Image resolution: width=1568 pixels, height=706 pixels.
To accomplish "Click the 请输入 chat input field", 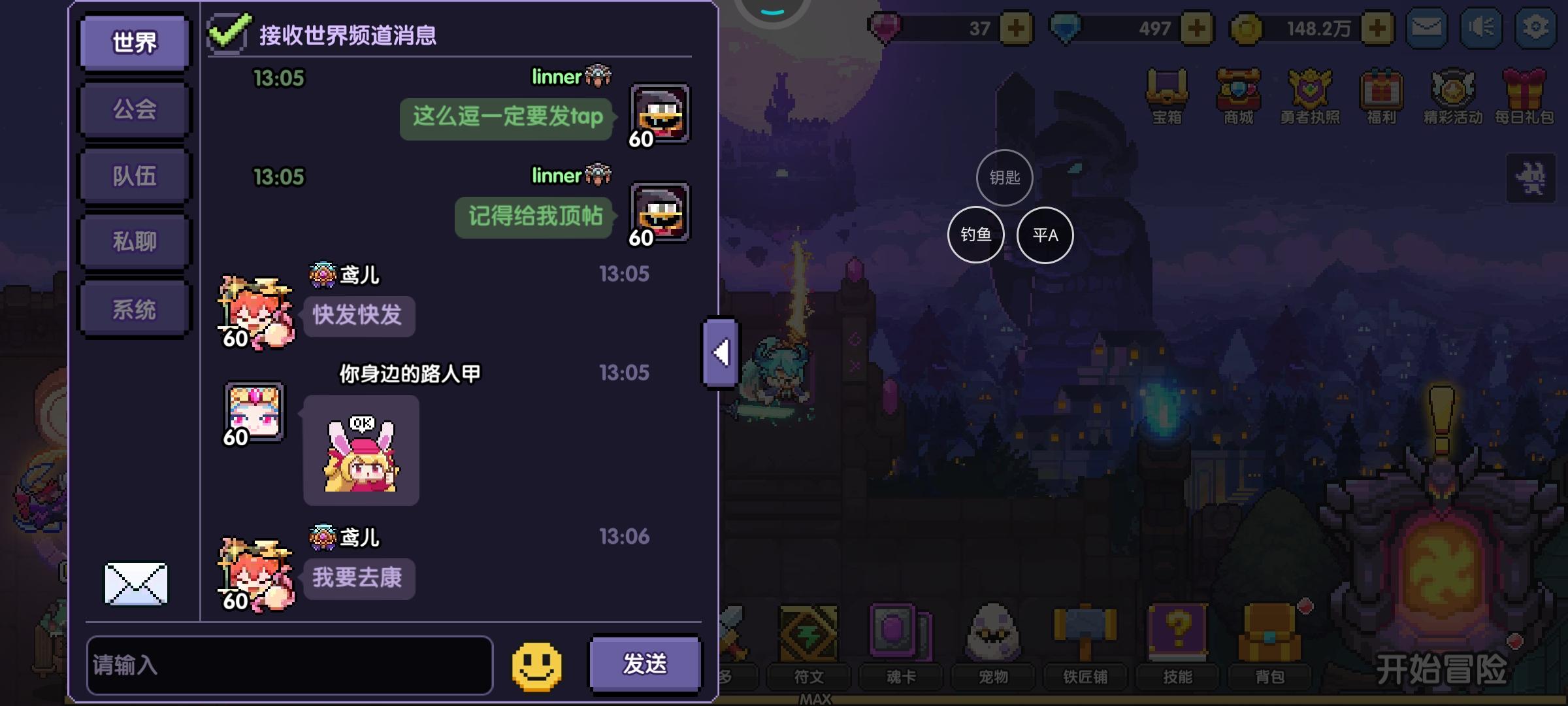I will click(291, 664).
